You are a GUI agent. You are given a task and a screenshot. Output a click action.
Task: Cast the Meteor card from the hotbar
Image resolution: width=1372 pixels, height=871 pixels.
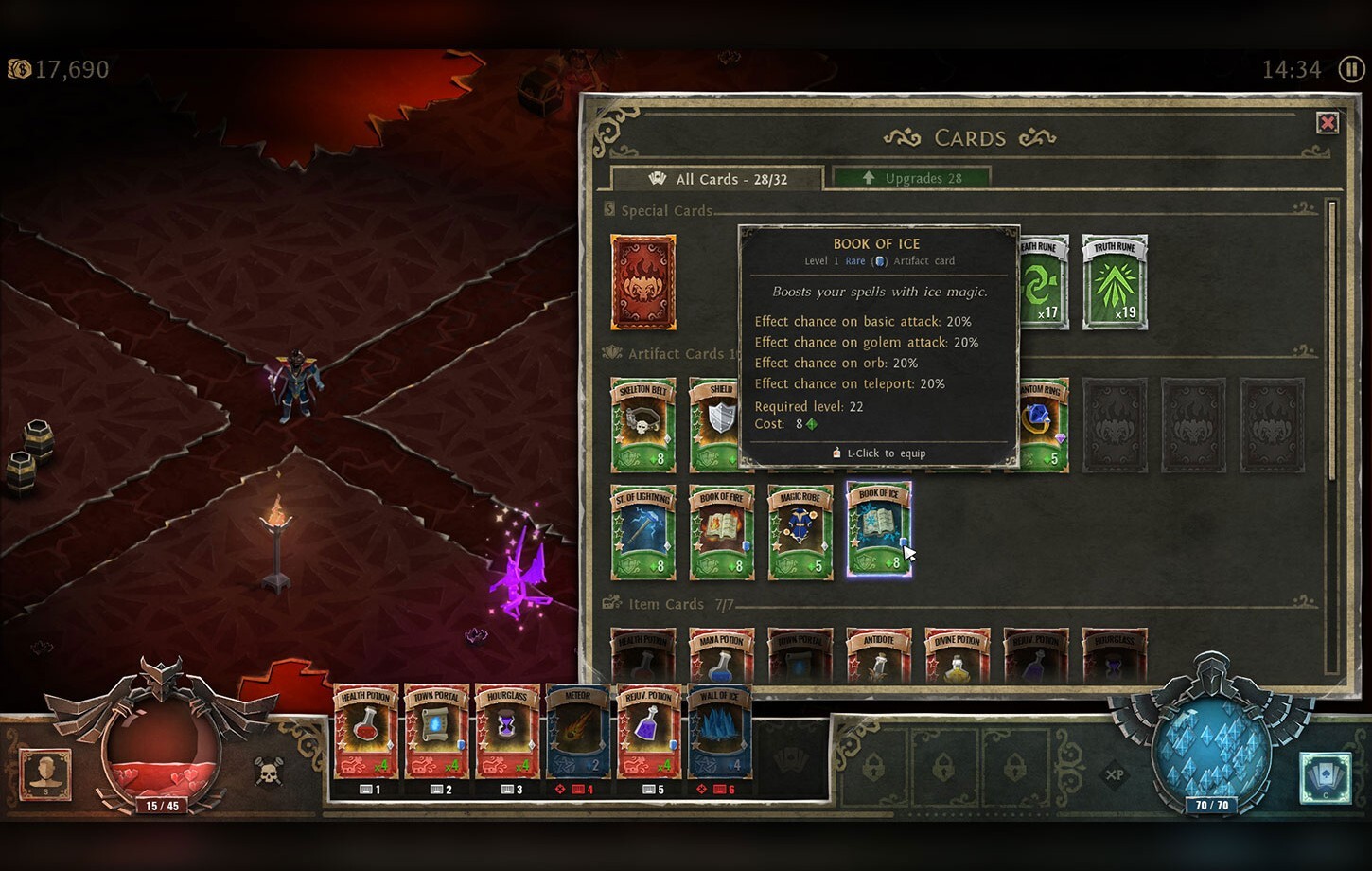(579, 732)
